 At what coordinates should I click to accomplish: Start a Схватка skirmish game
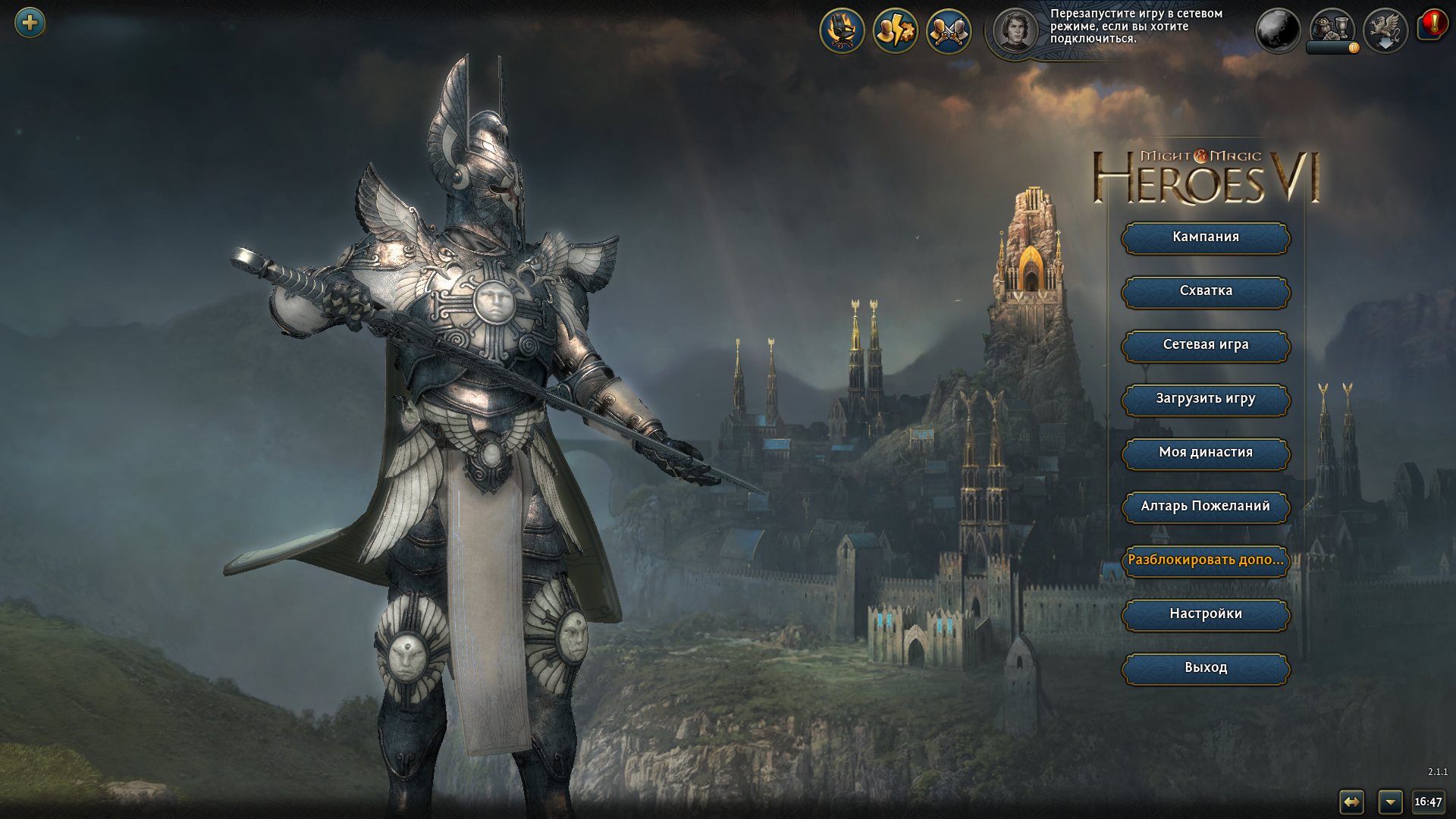pos(1205,291)
